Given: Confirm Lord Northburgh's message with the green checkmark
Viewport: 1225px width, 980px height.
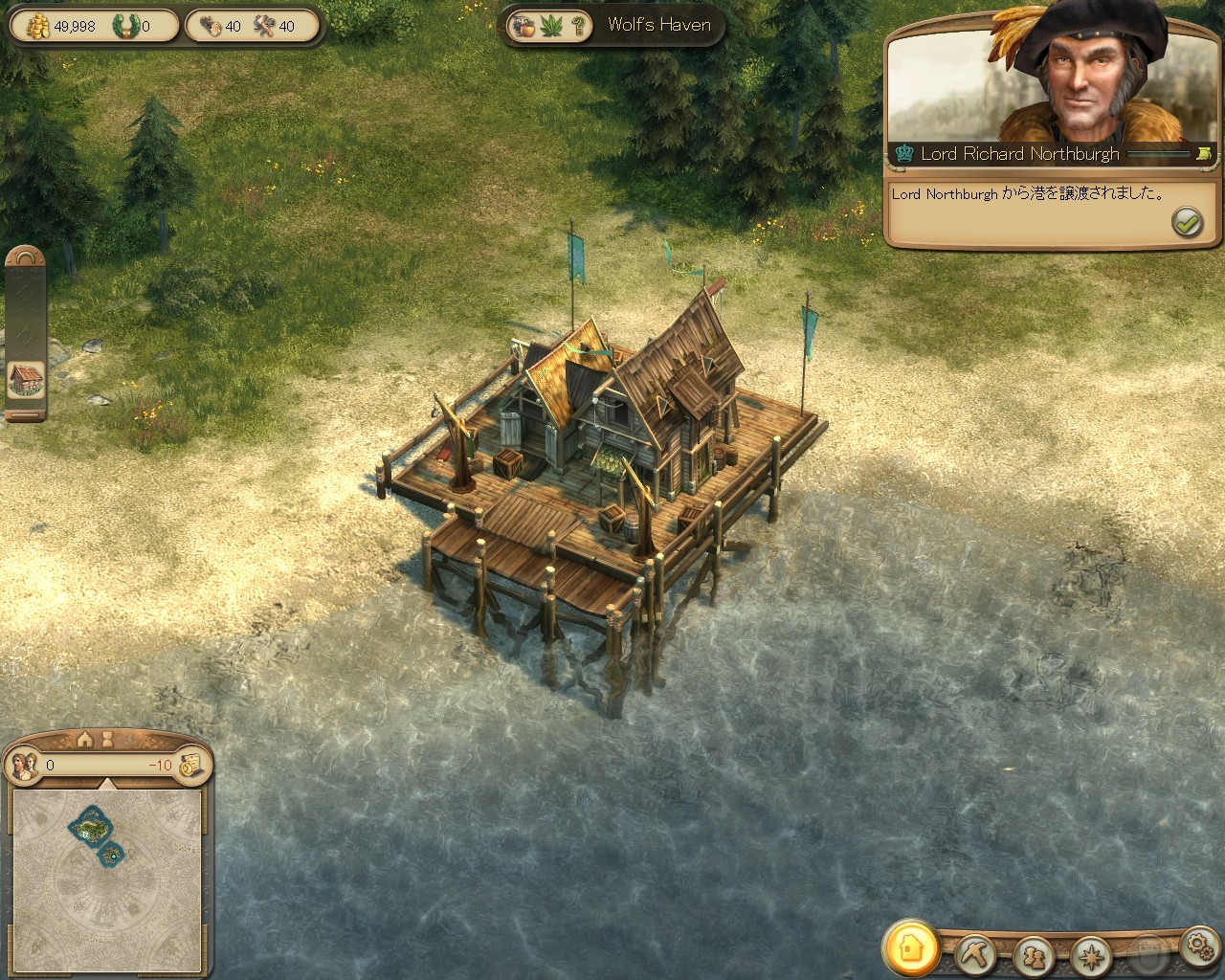Looking at the screenshot, I should (x=1187, y=221).
